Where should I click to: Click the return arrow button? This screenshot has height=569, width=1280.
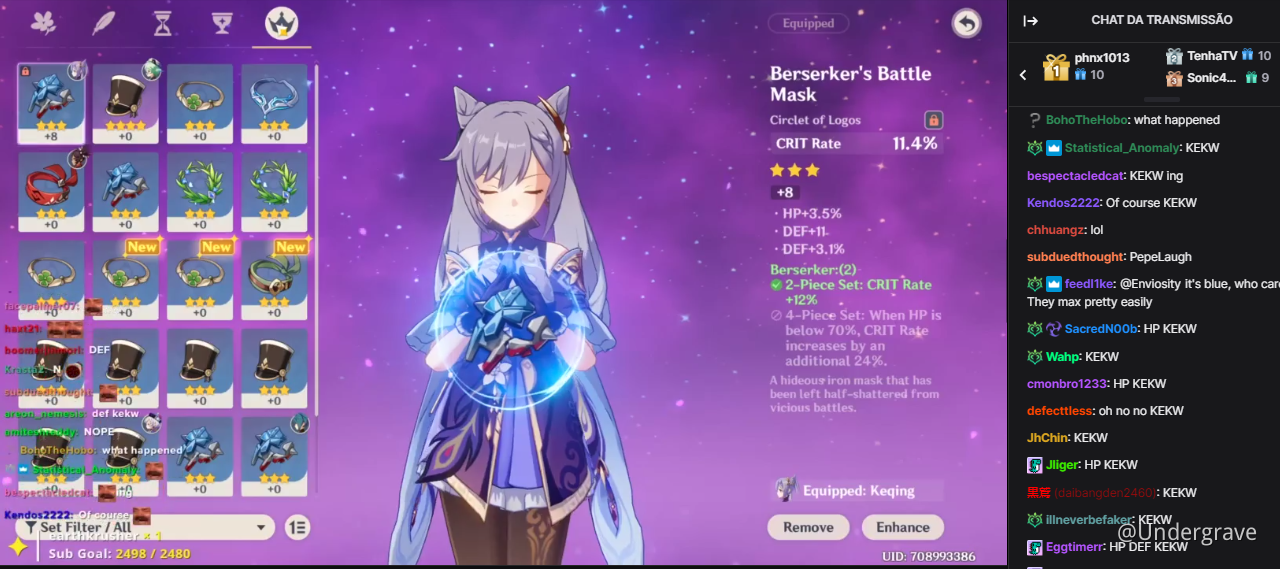click(966, 23)
